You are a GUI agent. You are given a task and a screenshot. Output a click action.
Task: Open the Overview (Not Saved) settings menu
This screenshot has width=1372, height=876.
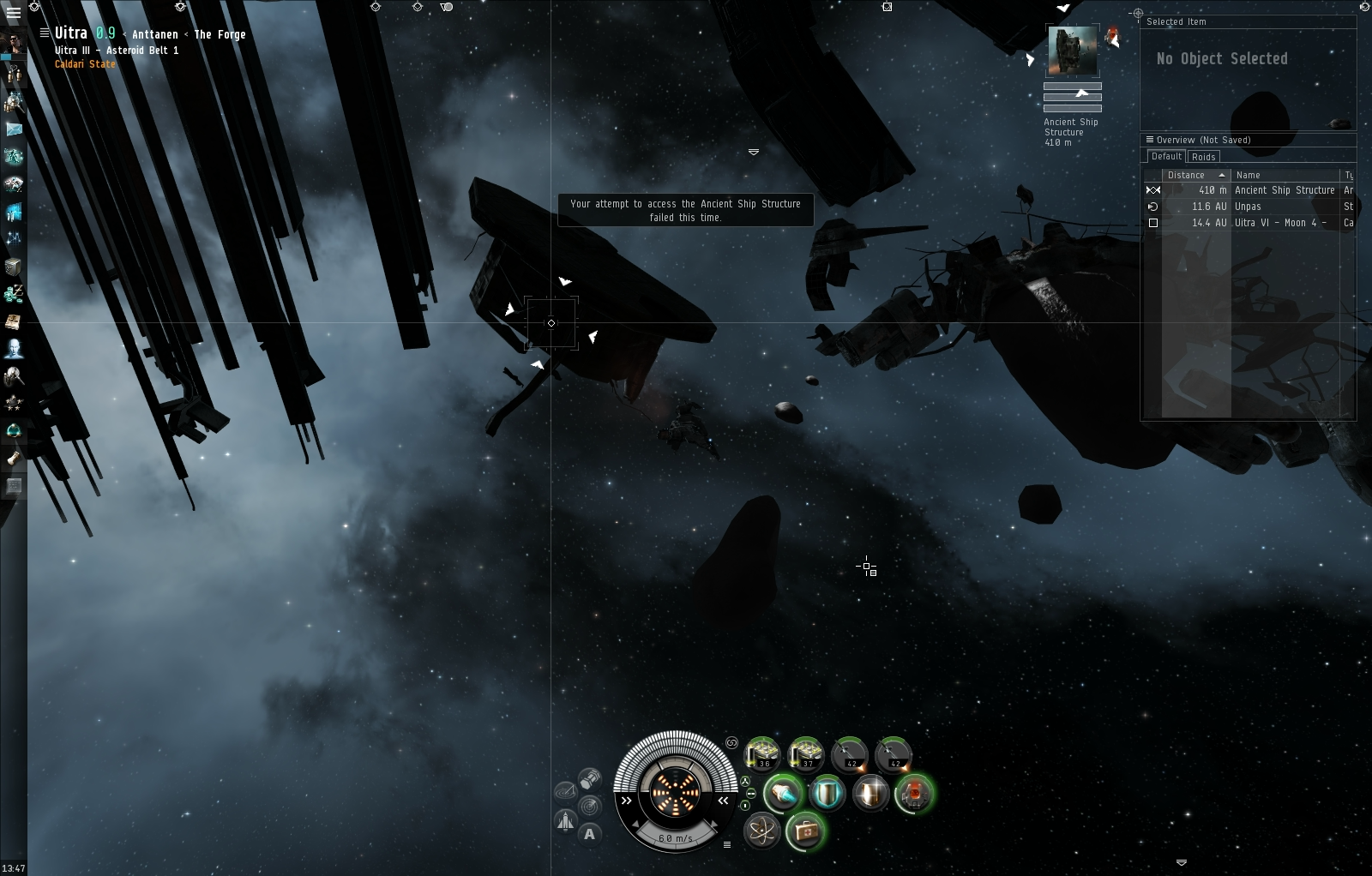pyautogui.click(x=1149, y=140)
